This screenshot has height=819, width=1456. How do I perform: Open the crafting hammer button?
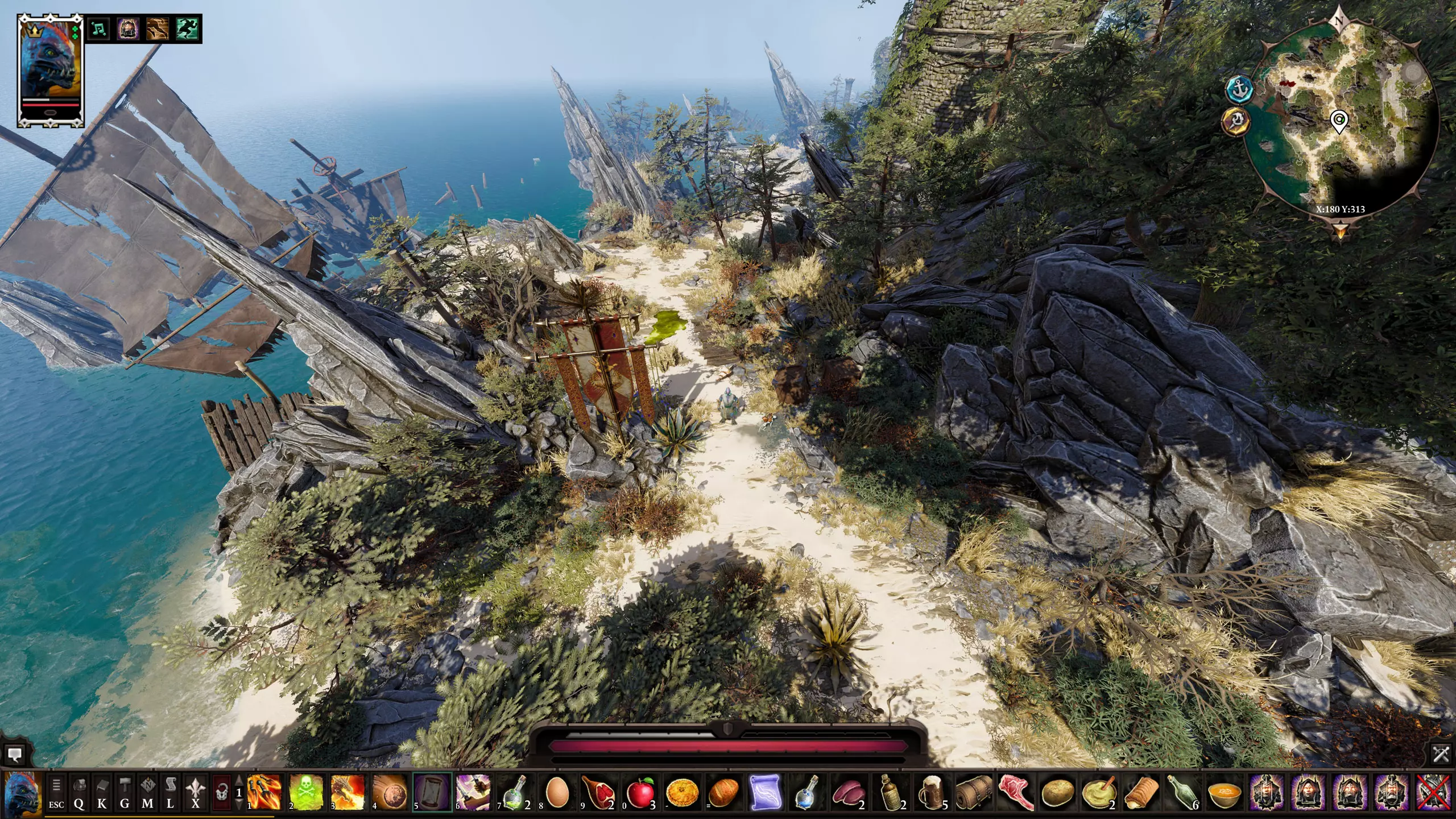125,793
